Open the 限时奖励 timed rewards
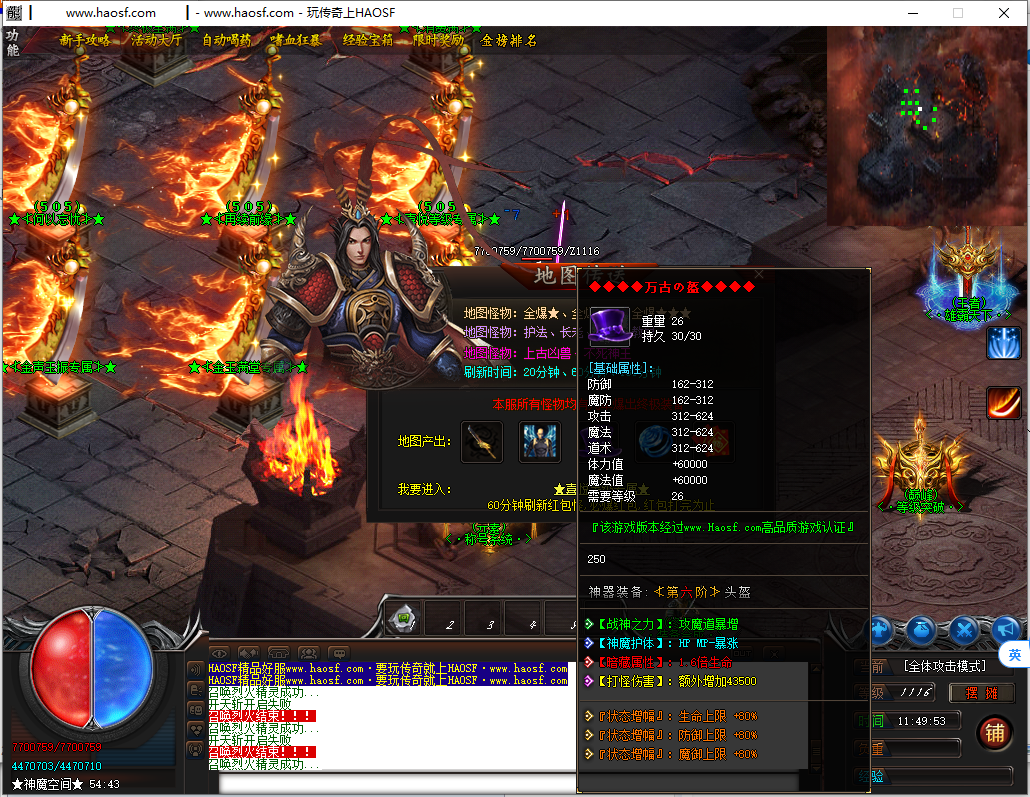 pos(438,40)
